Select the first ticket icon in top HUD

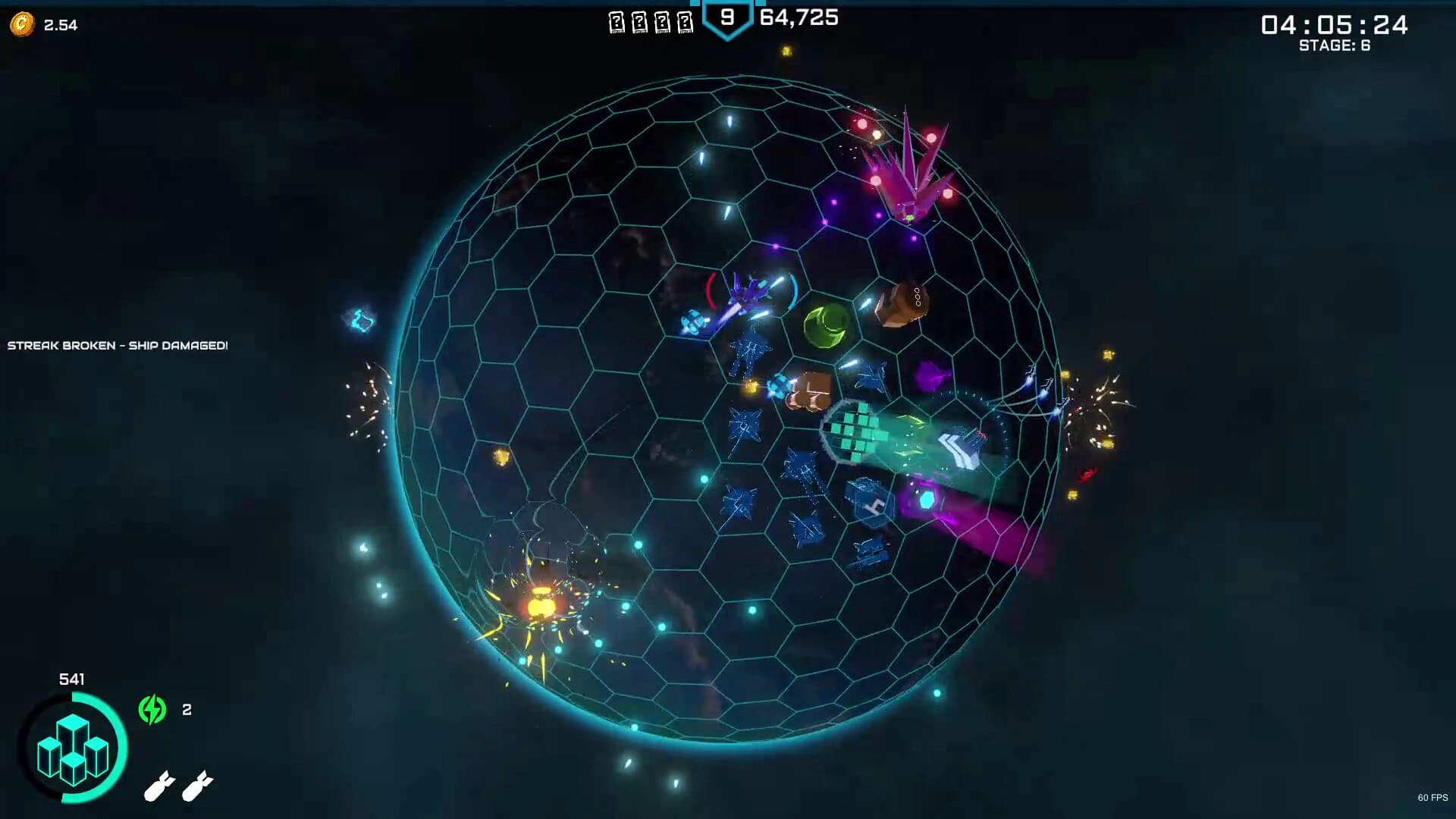[x=616, y=20]
